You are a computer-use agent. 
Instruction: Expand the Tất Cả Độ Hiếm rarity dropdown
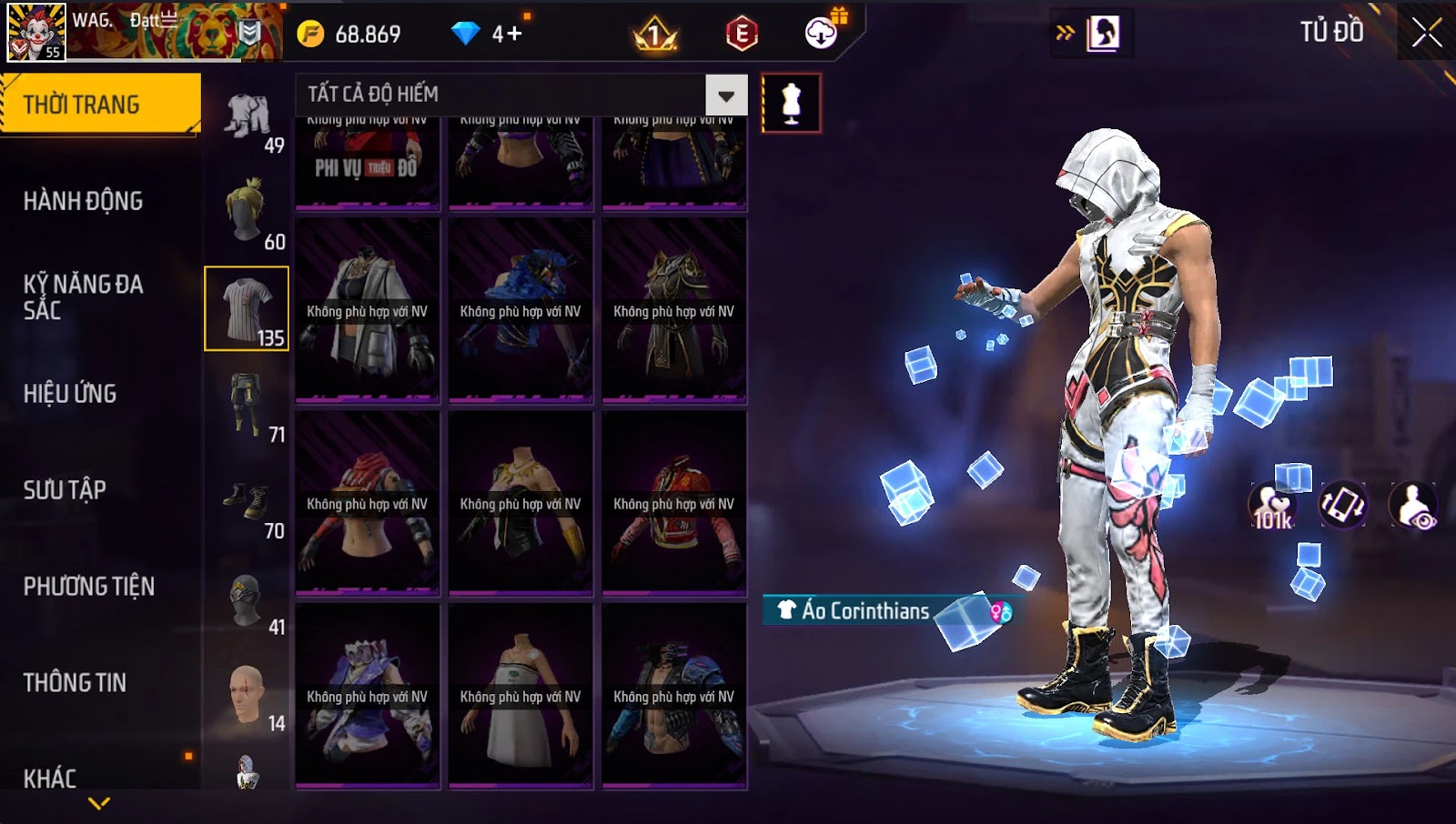tap(726, 95)
